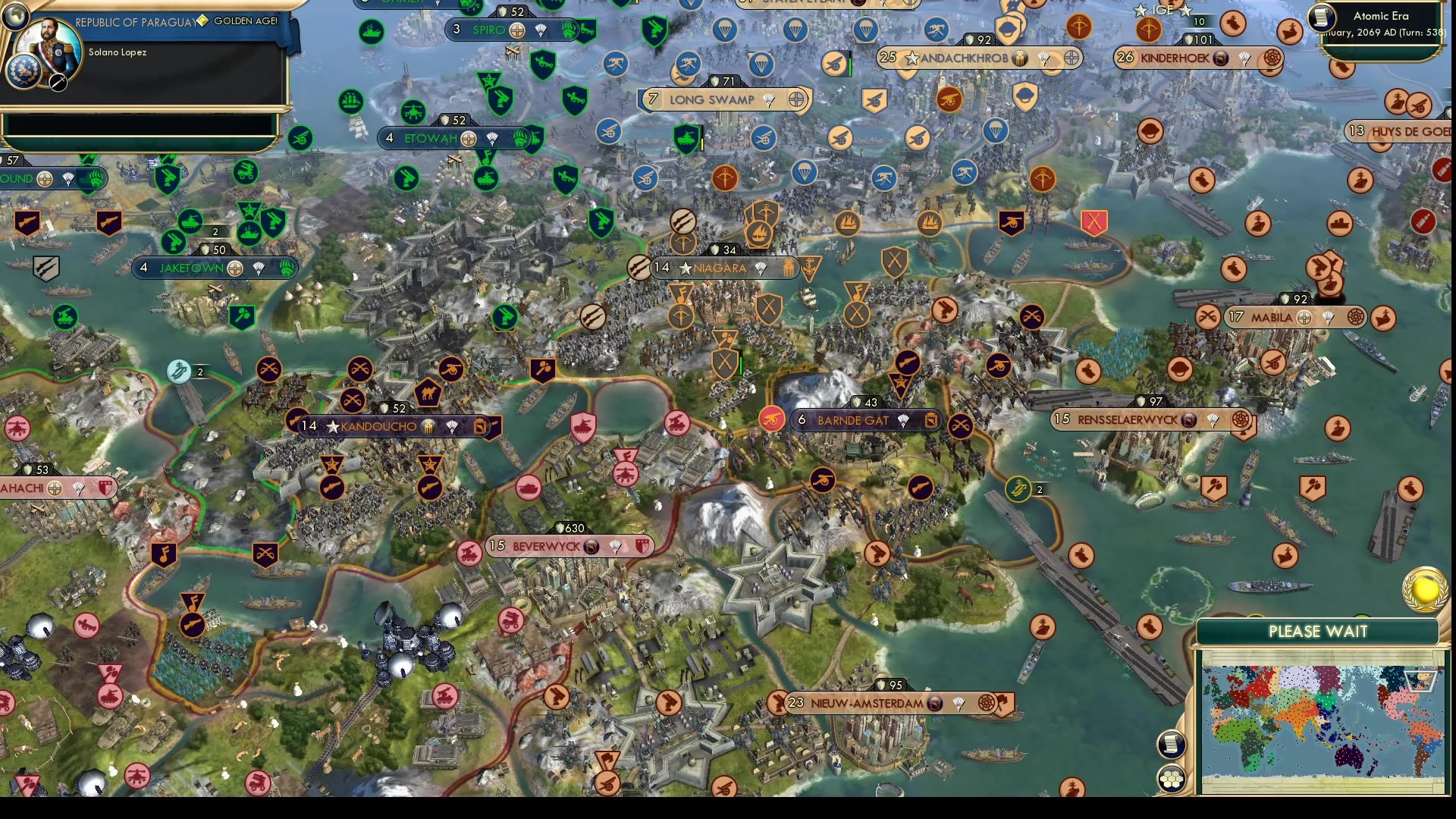Viewport: 1456px width, 819px height.
Task: Select the production gear icon on Spiro's banner
Action: (x=517, y=31)
